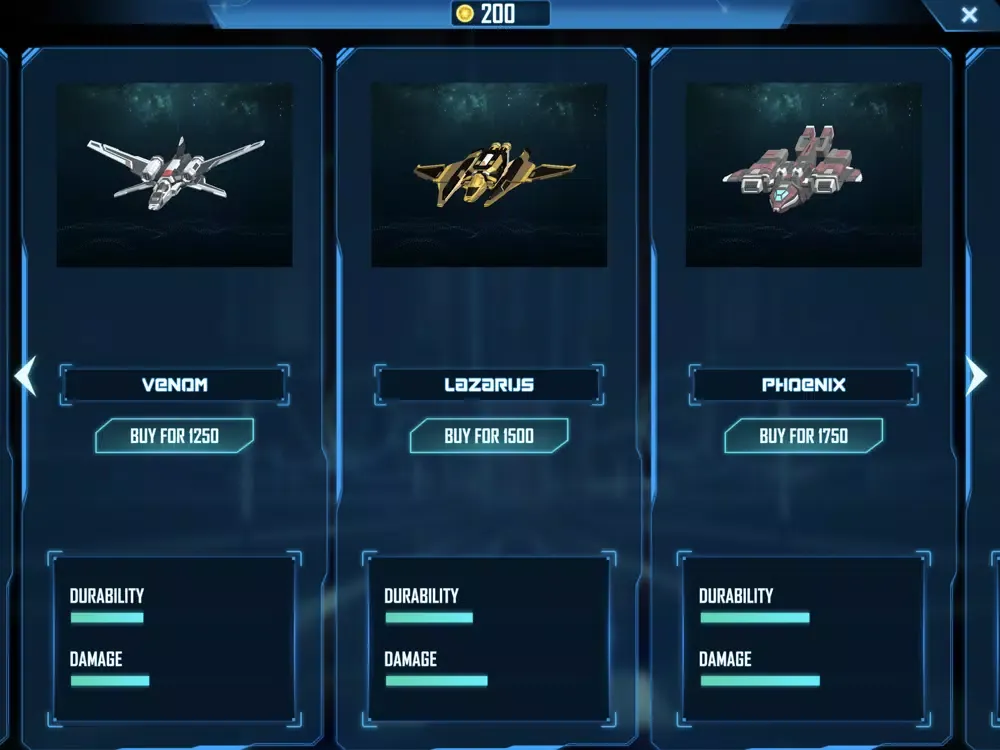Show next ships with the right arrow
The width and height of the screenshot is (1000, 750).
976,377
